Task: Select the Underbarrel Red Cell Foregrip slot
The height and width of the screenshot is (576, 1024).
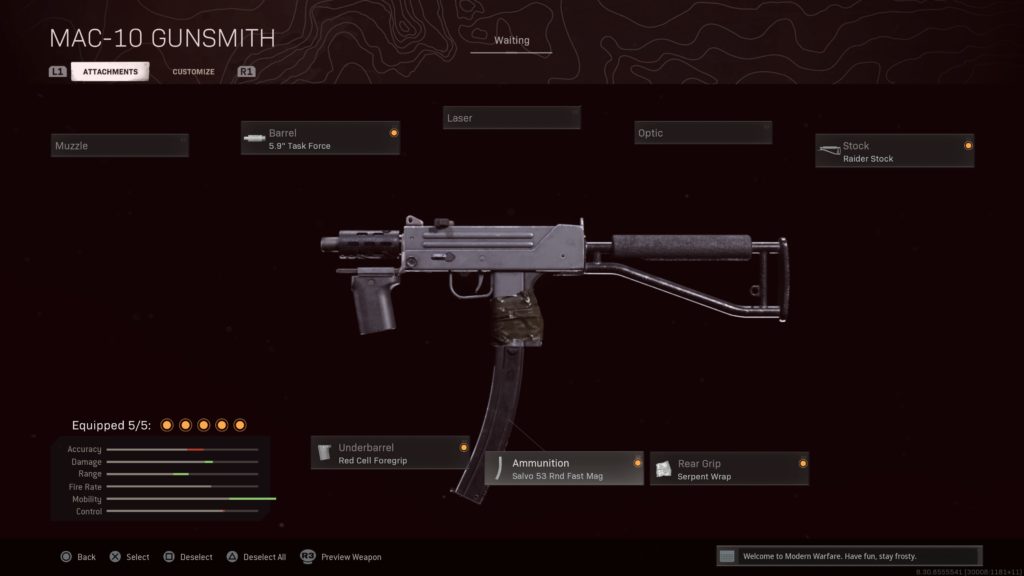Action: coord(390,453)
